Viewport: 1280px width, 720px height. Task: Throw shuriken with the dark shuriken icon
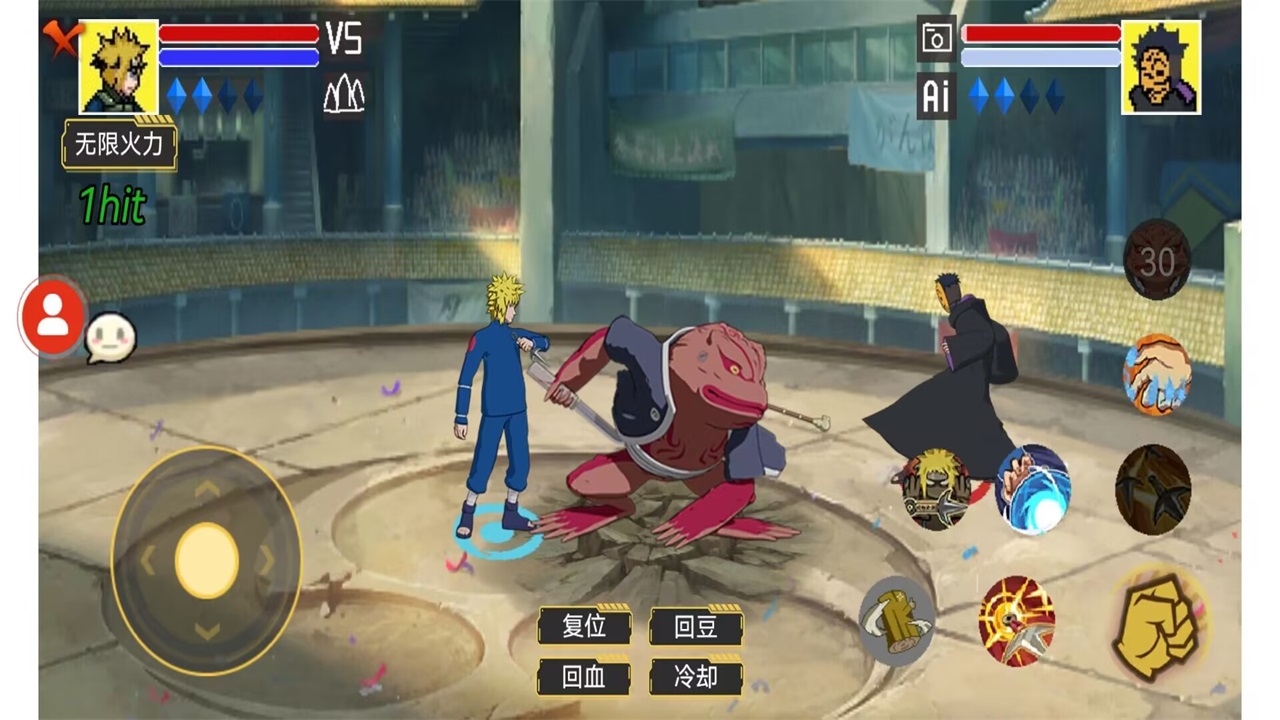pos(1153,488)
